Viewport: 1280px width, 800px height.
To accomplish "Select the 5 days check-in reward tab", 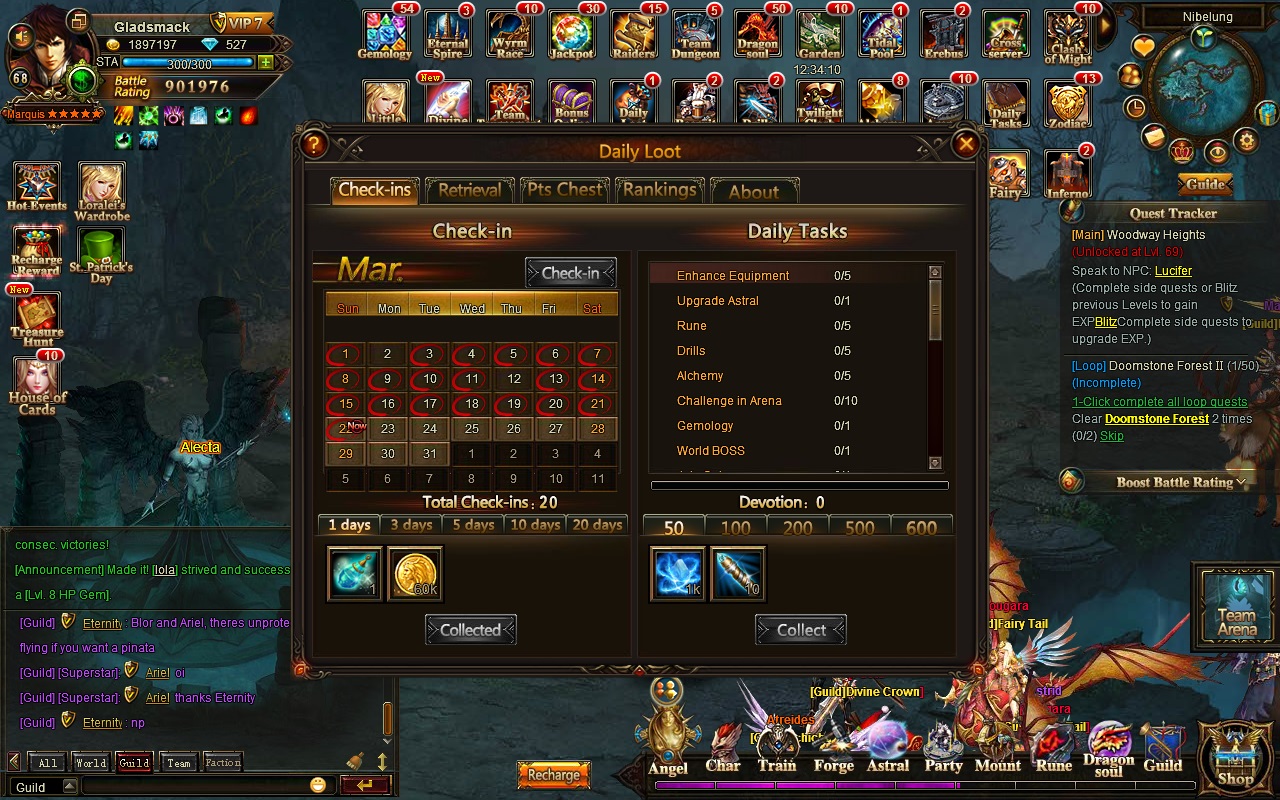I will [473, 525].
